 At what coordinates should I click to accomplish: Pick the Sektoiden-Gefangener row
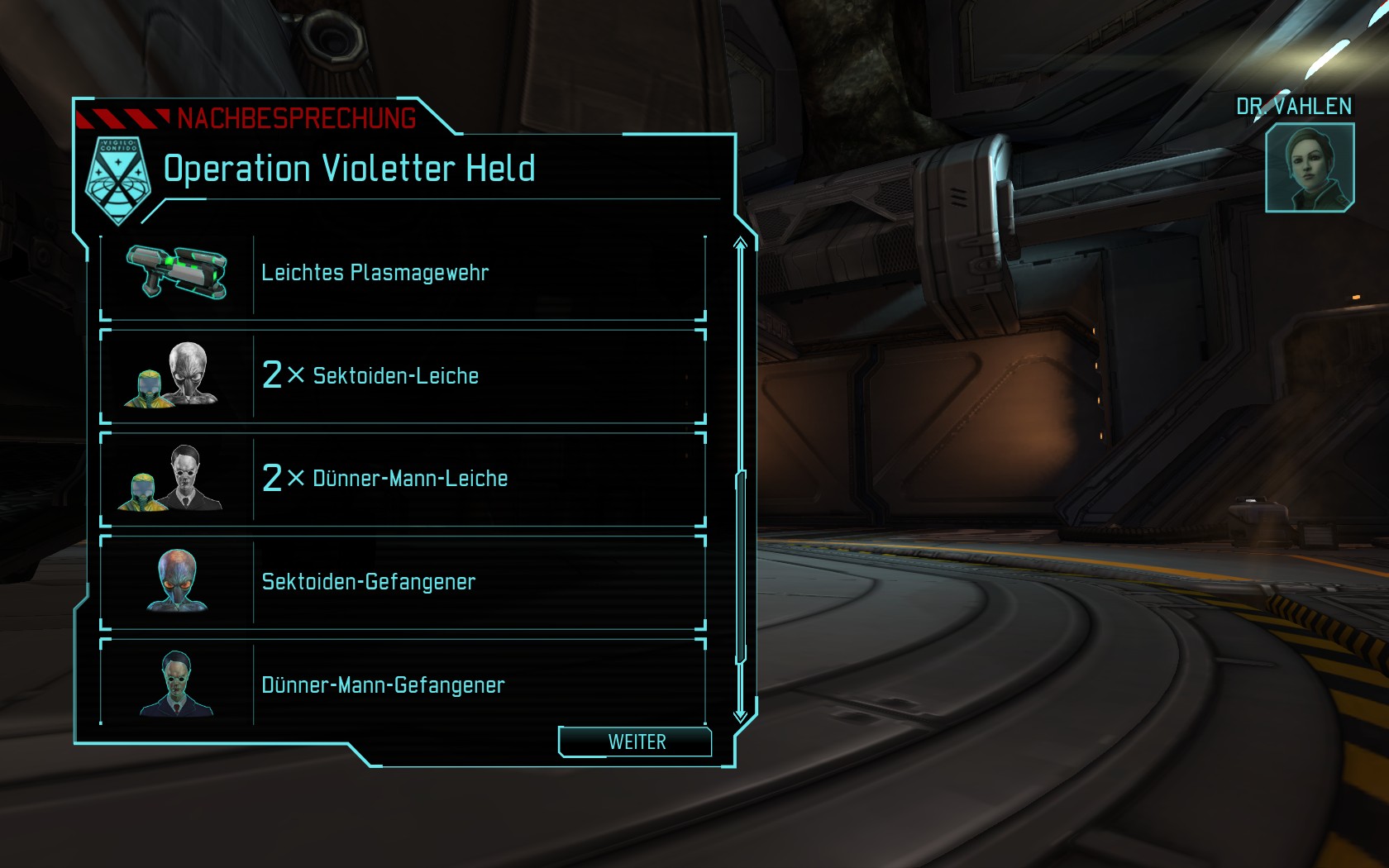coord(403,582)
